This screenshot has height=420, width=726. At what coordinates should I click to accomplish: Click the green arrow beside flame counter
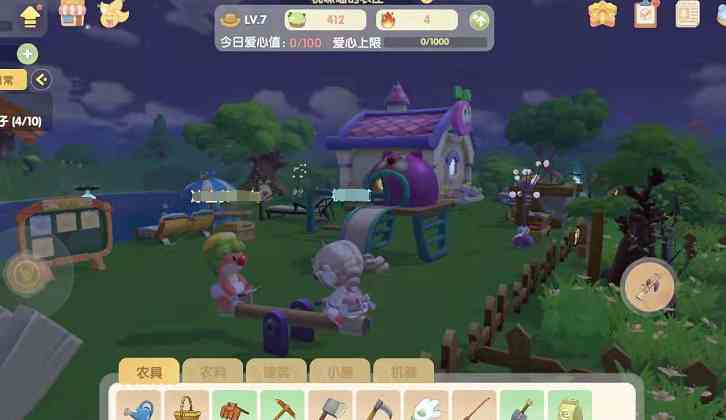click(x=479, y=19)
